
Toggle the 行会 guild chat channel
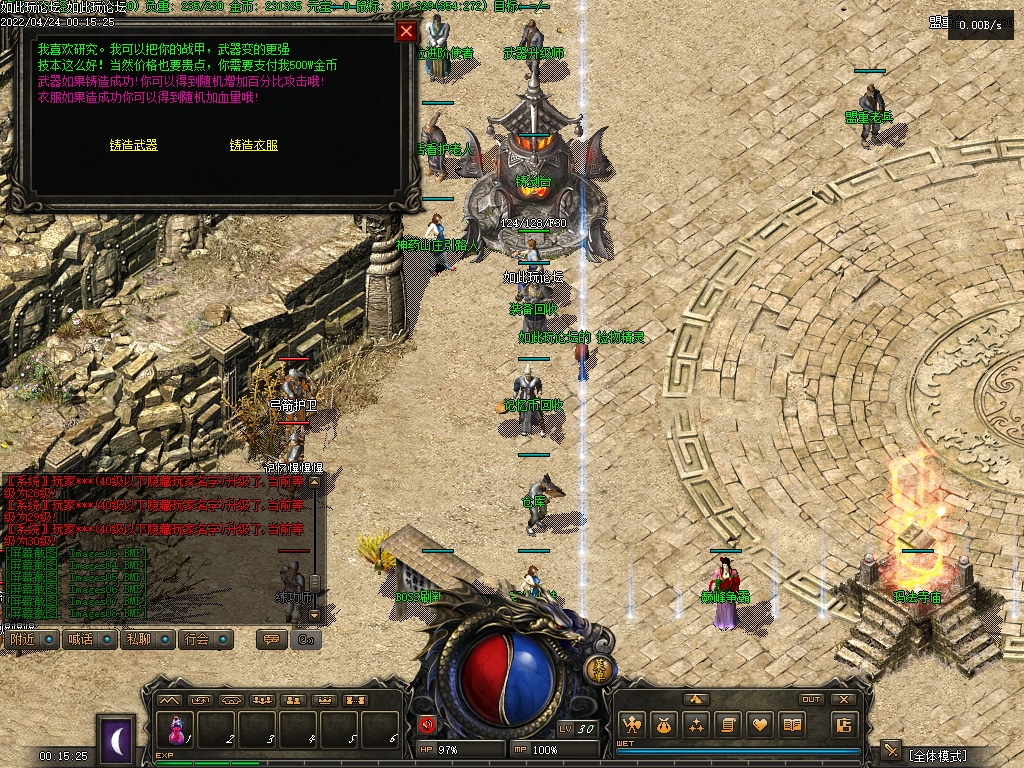pos(197,639)
